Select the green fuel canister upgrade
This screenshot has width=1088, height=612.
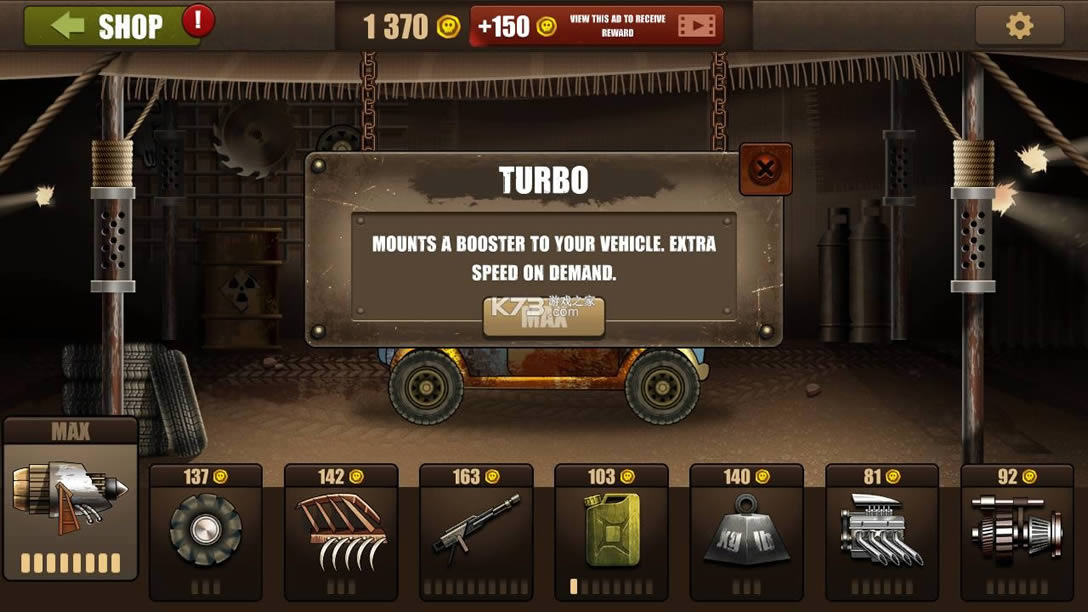(x=611, y=530)
